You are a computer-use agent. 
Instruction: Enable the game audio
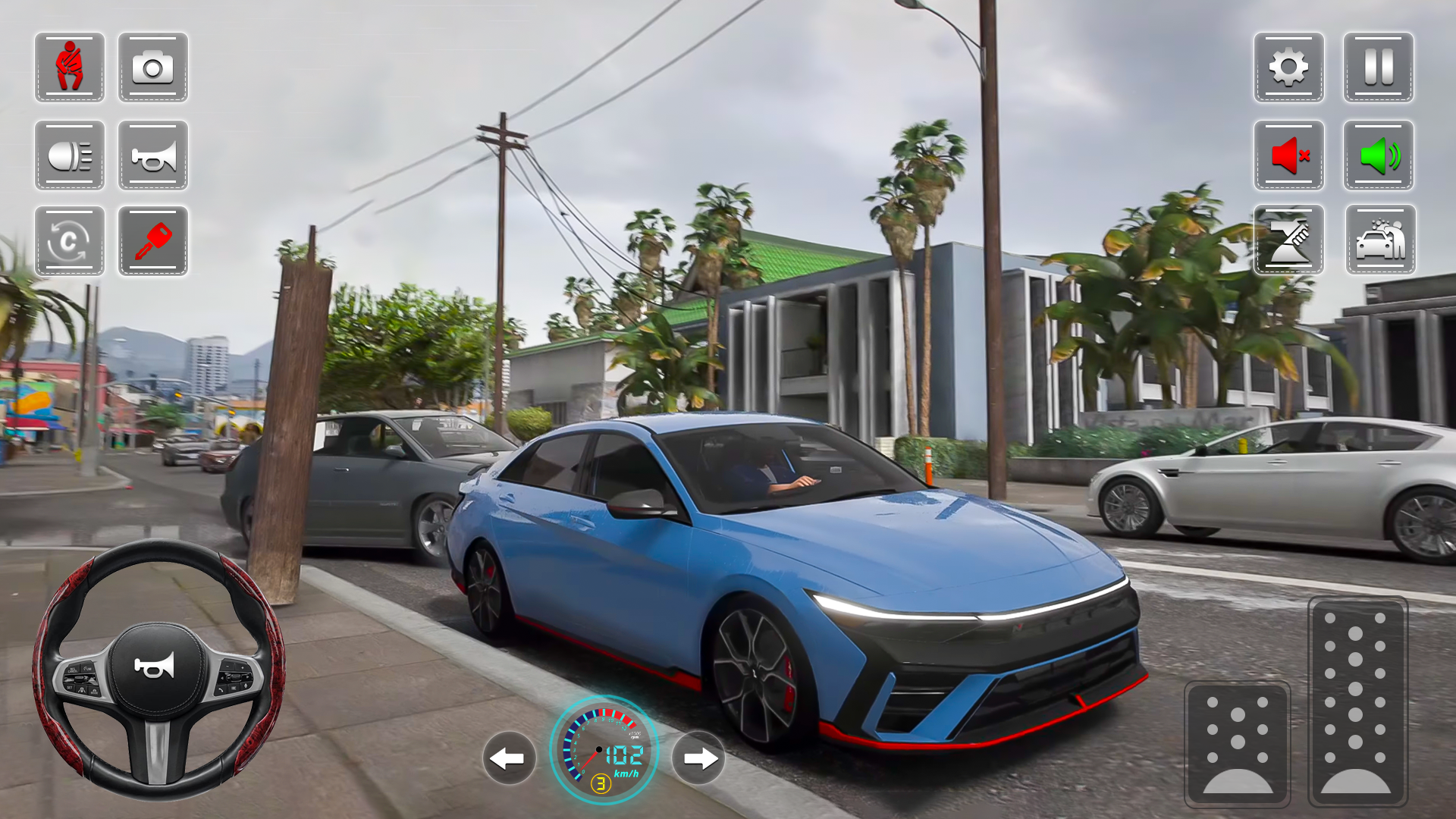[1378, 155]
